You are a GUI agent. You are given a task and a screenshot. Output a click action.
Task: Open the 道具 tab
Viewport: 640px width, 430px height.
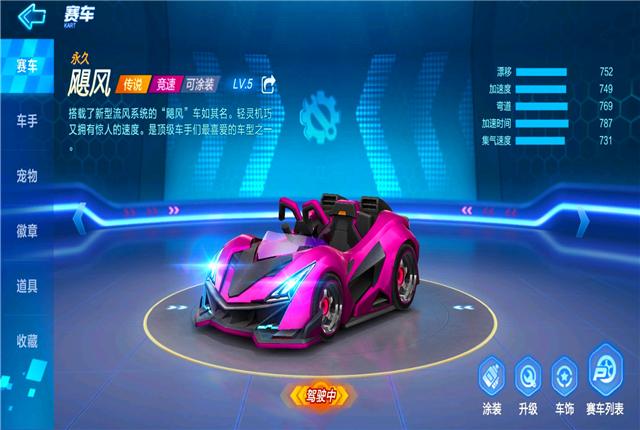(27, 286)
